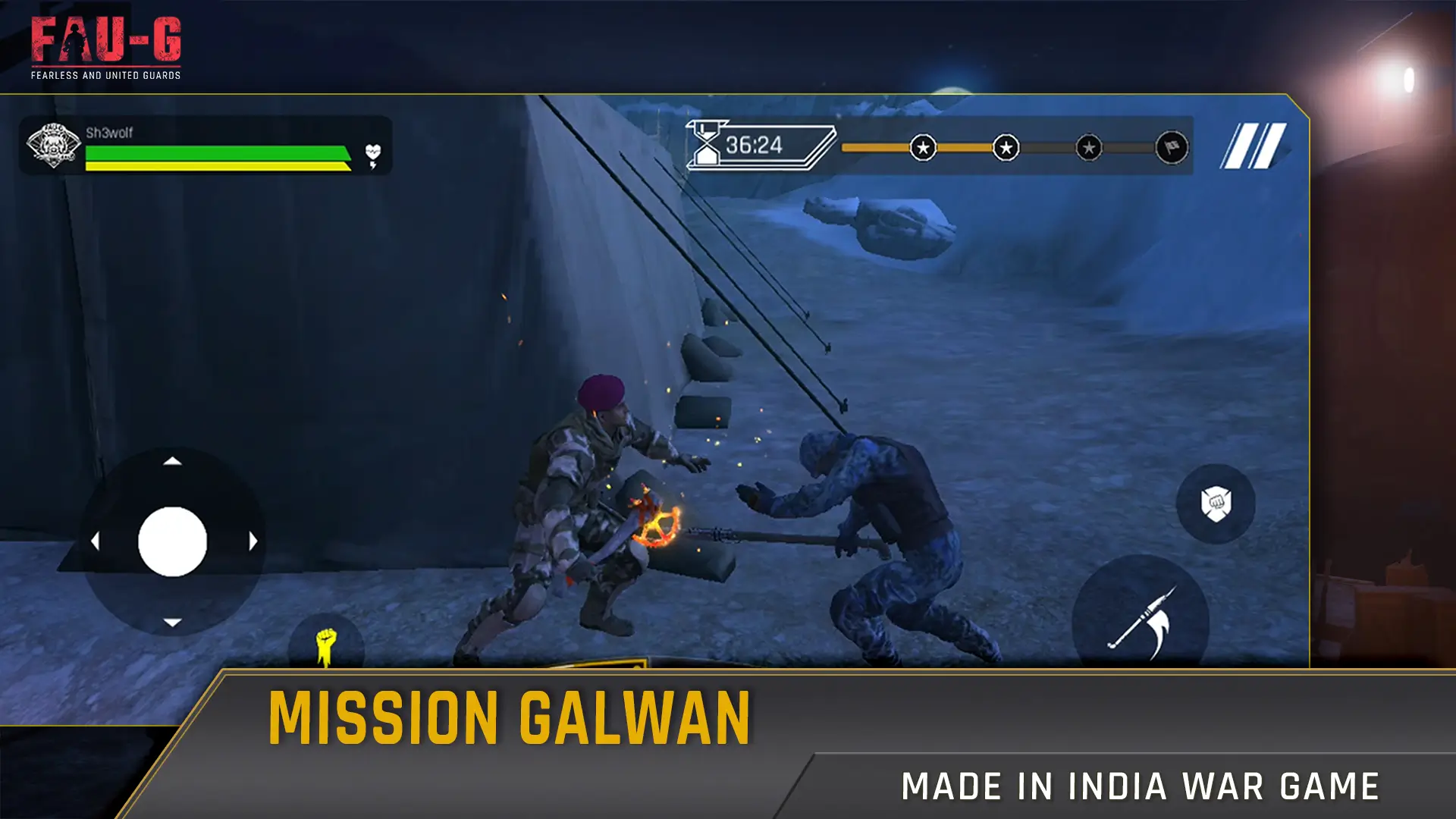Tap the right arrow on movement joystick

252,540
